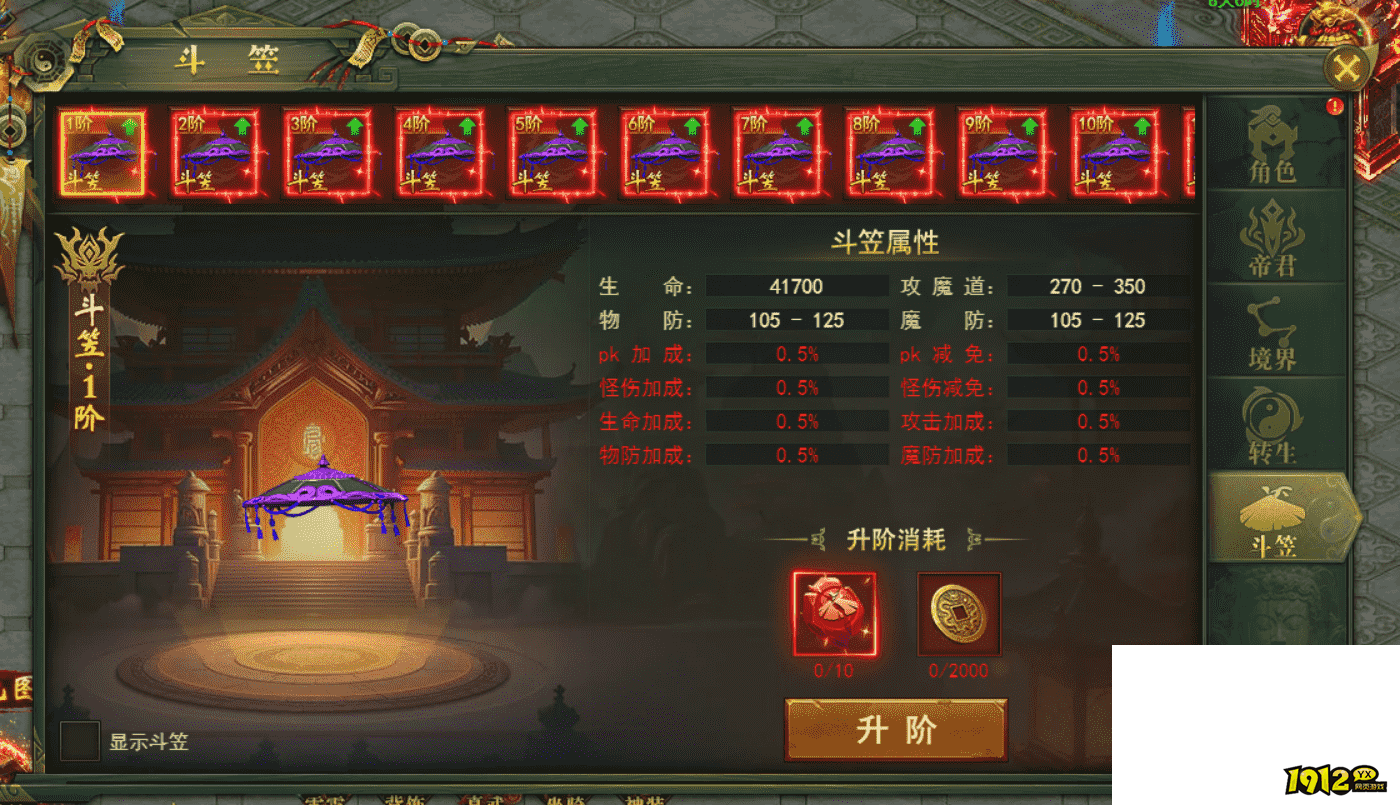This screenshot has width=1400, height=805.
Task: Click the red notification badge above 角色
Action: coord(1335,104)
